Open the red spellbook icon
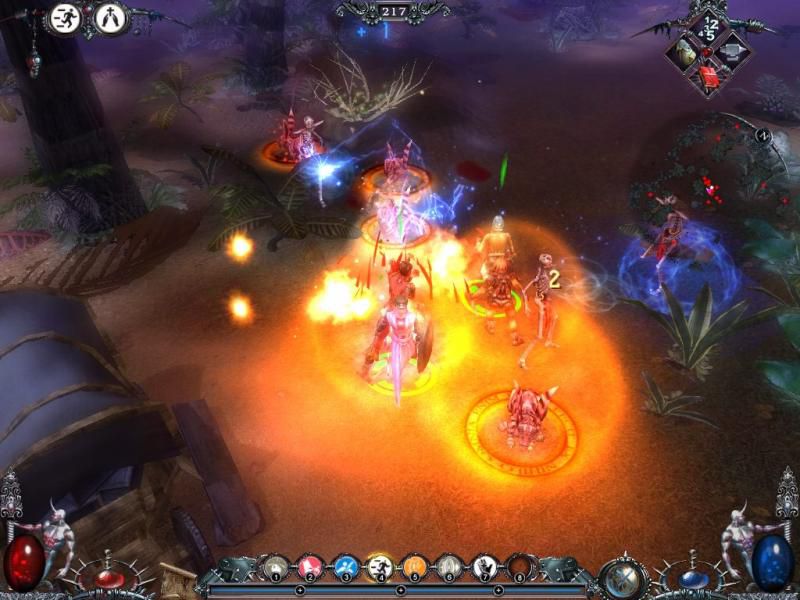 click(710, 76)
